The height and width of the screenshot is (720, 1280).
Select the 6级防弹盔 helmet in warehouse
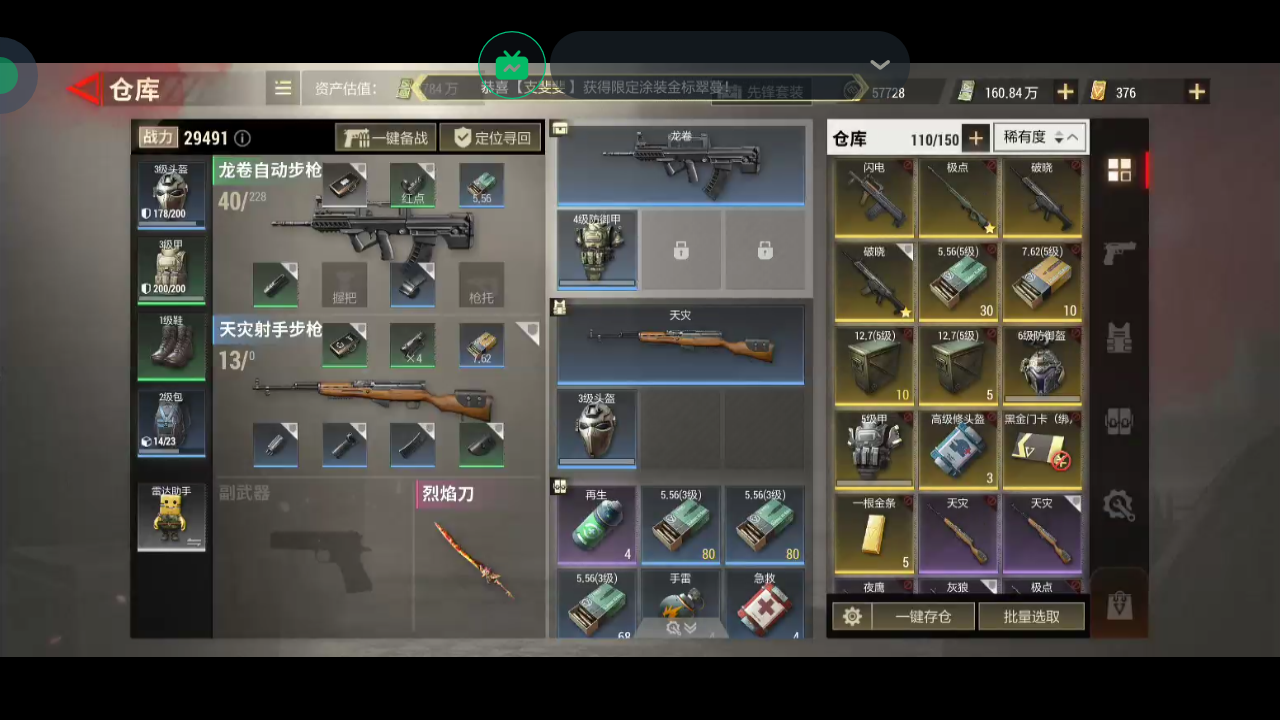(x=1041, y=366)
